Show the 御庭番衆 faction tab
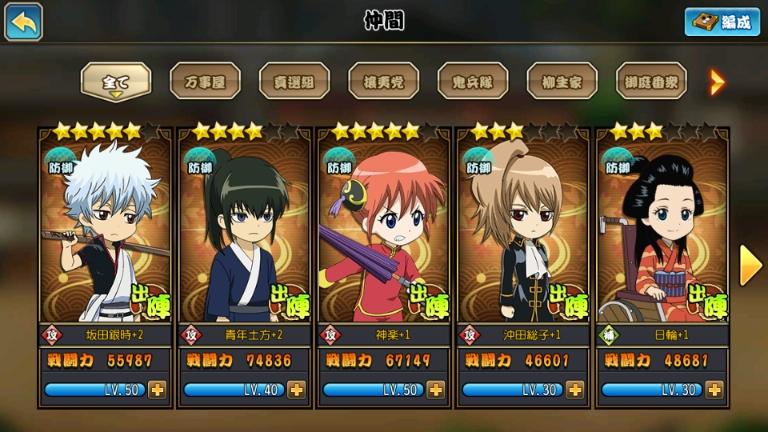This screenshot has height=432, width=768. (x=650, y=80)
